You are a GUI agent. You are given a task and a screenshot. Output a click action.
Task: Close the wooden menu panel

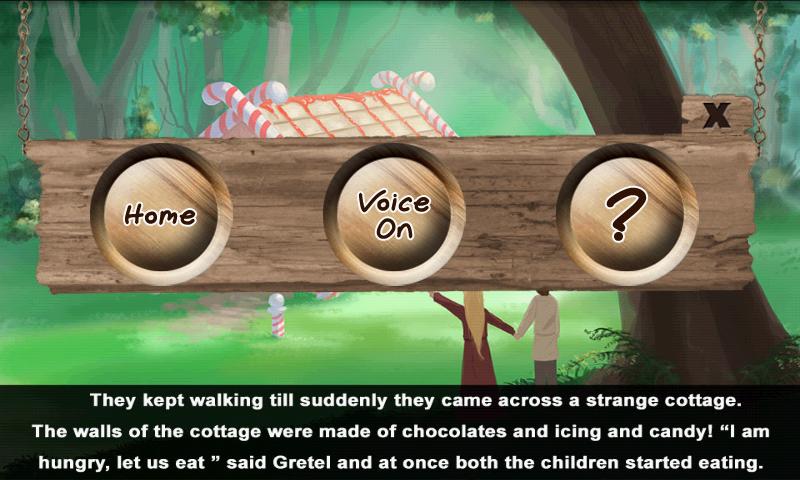716,115
